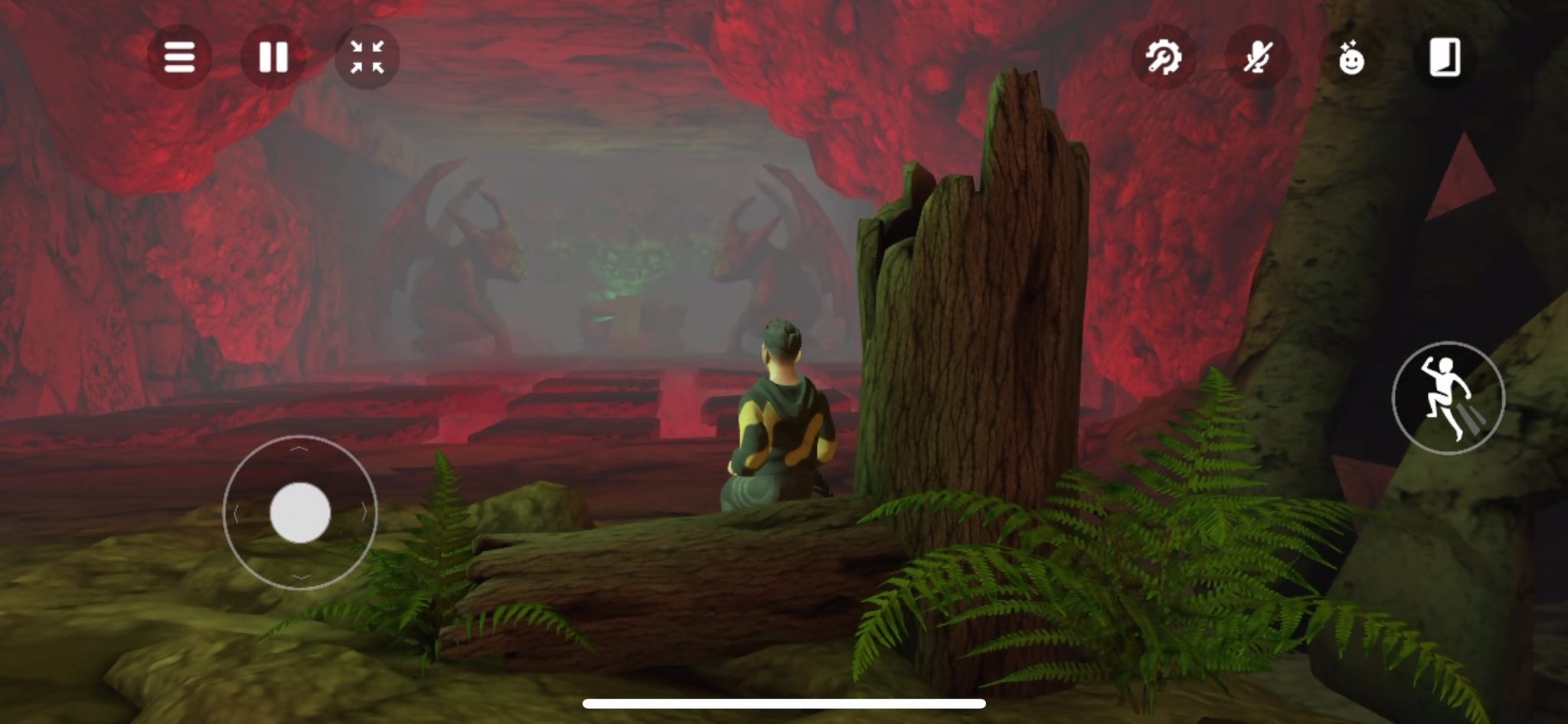
Task: Open the gear and wrench settings
Action: (1163, 57)
